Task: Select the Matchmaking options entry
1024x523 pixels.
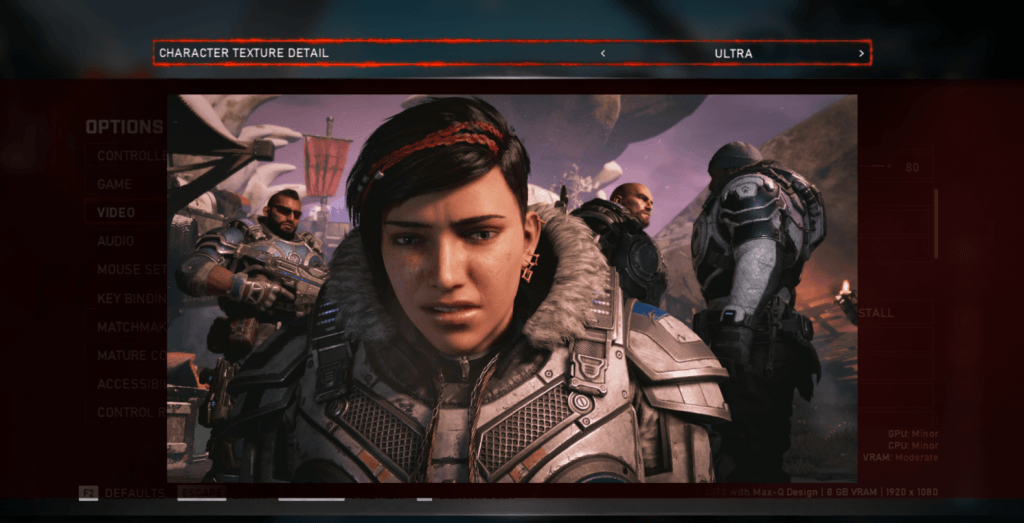Action: point(130,327)
